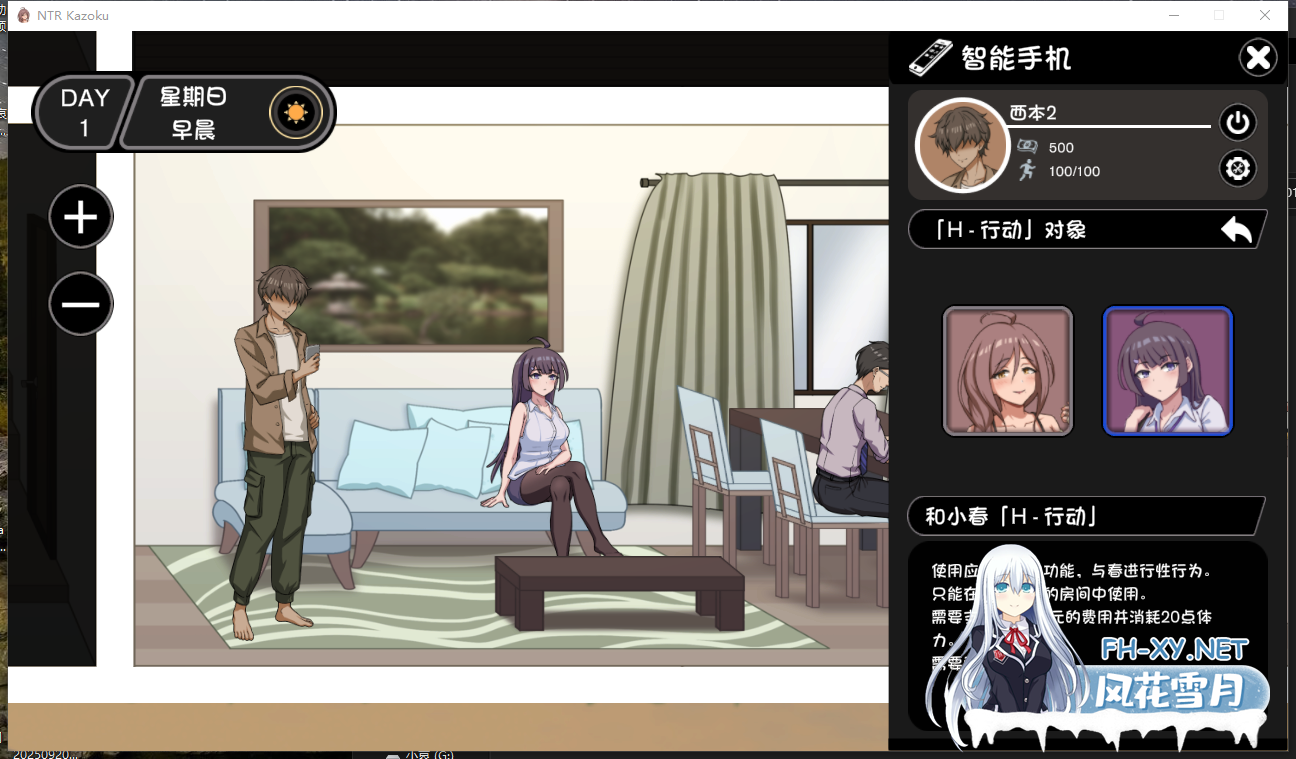Viewport: 1296px width, 759px height.
Task: Click 西本2's circular avatar thumbnail
Action: (x=961, y=144)
